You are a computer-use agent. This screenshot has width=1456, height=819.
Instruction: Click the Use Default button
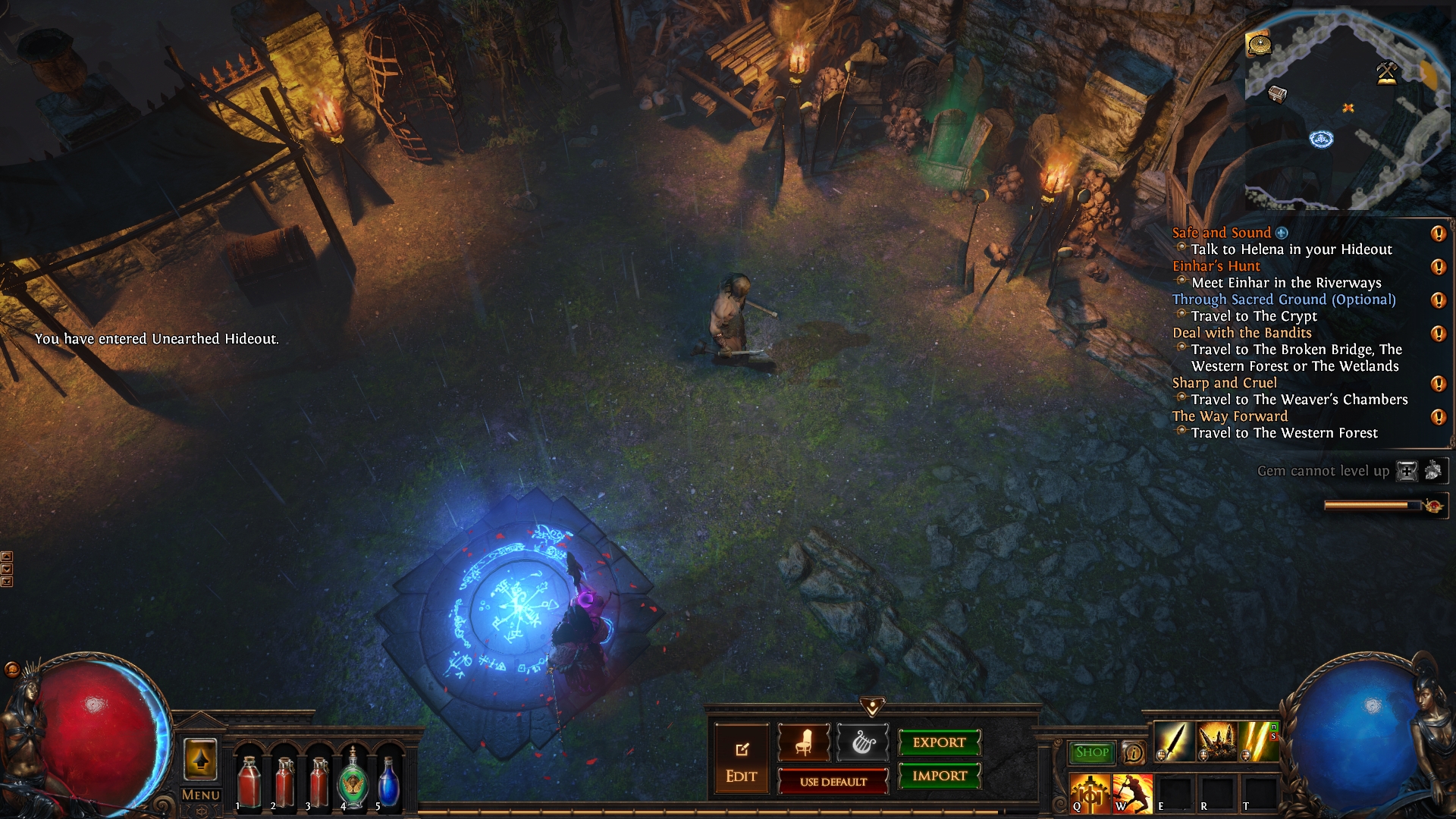point(833,782)
